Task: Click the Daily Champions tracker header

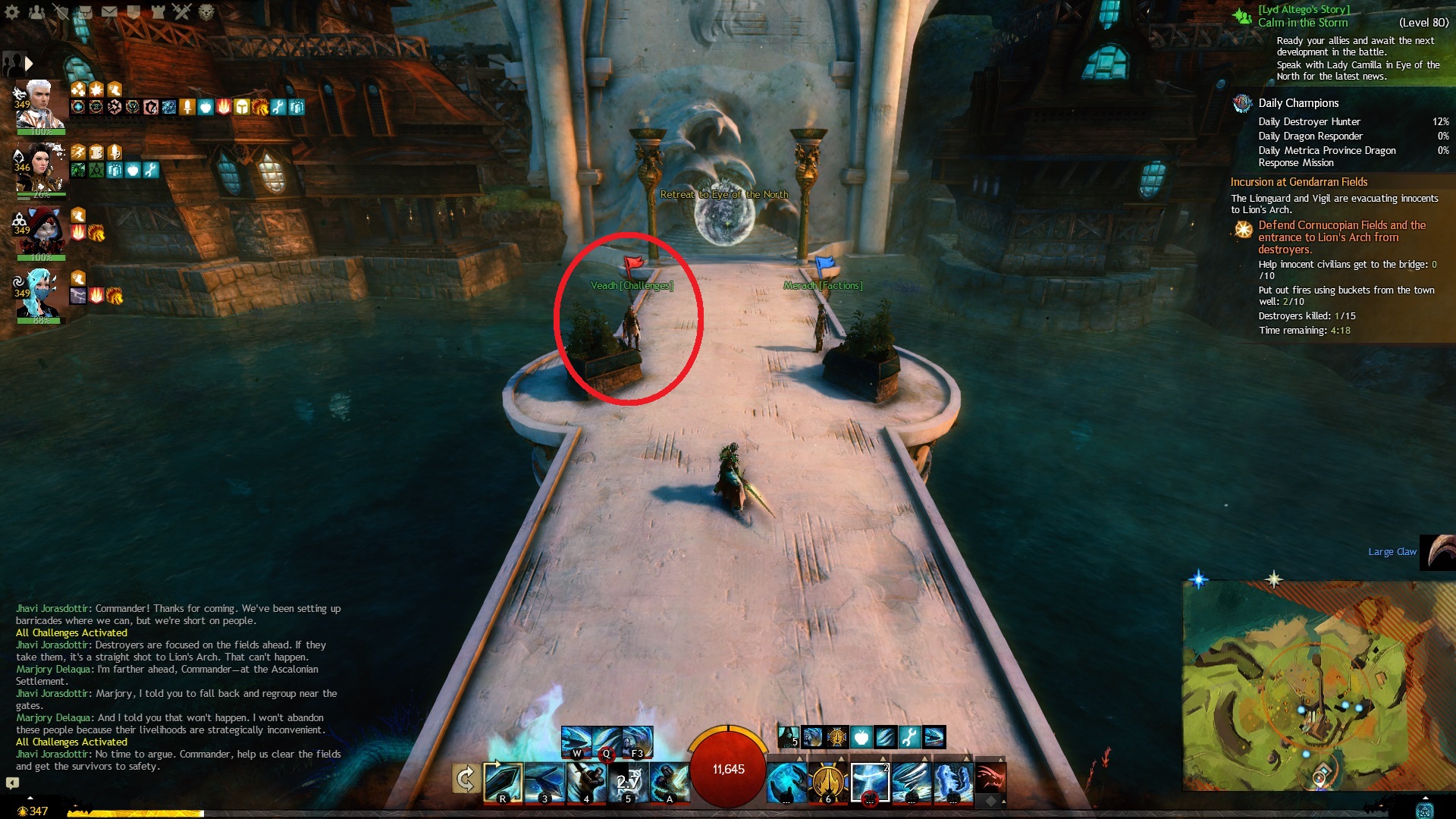Action: point(1298,103)
